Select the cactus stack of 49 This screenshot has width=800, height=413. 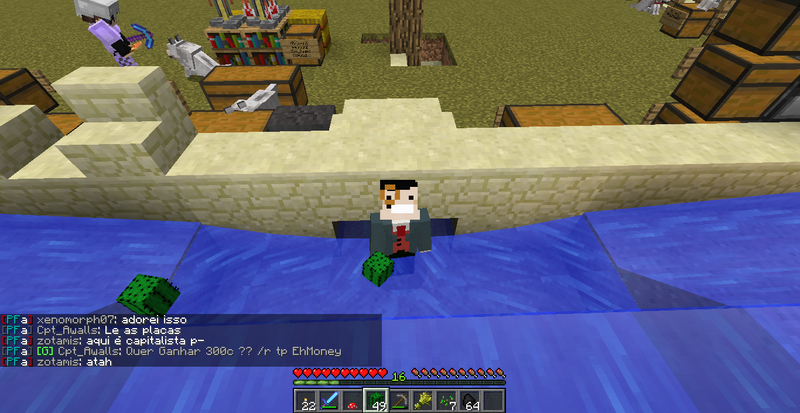(x=376, y=400)
